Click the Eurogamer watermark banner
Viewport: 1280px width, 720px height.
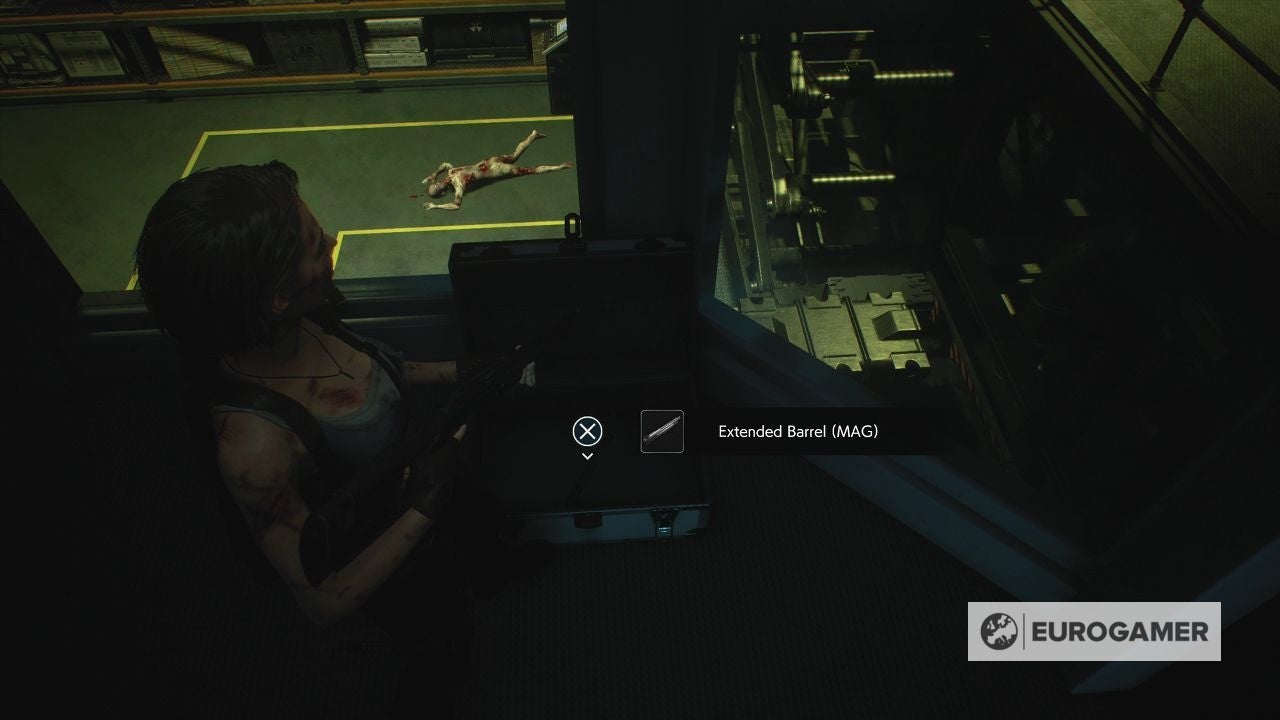click(x=1093, y=631)
